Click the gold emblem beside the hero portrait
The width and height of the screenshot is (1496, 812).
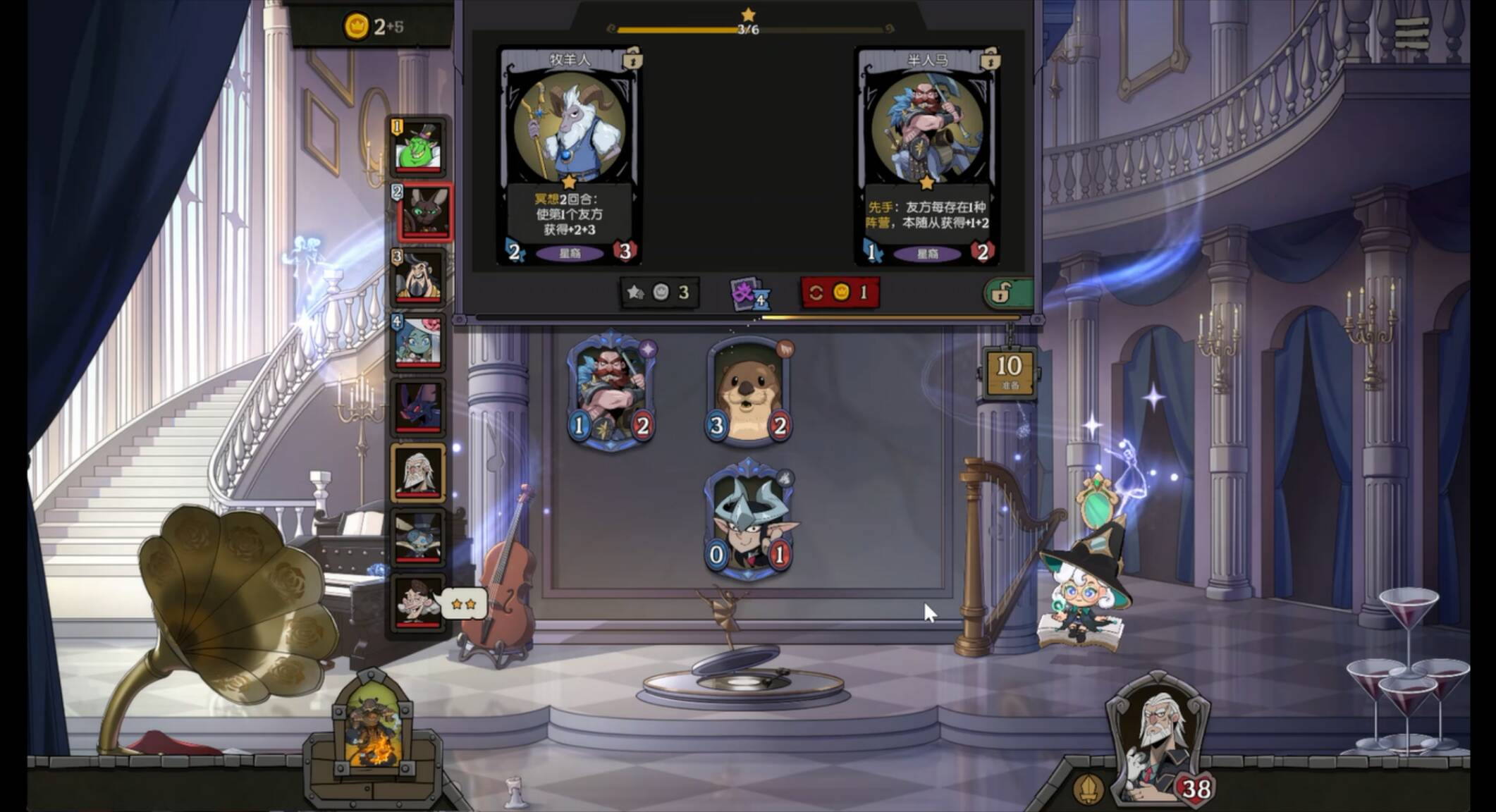[x=1087, y=789]
